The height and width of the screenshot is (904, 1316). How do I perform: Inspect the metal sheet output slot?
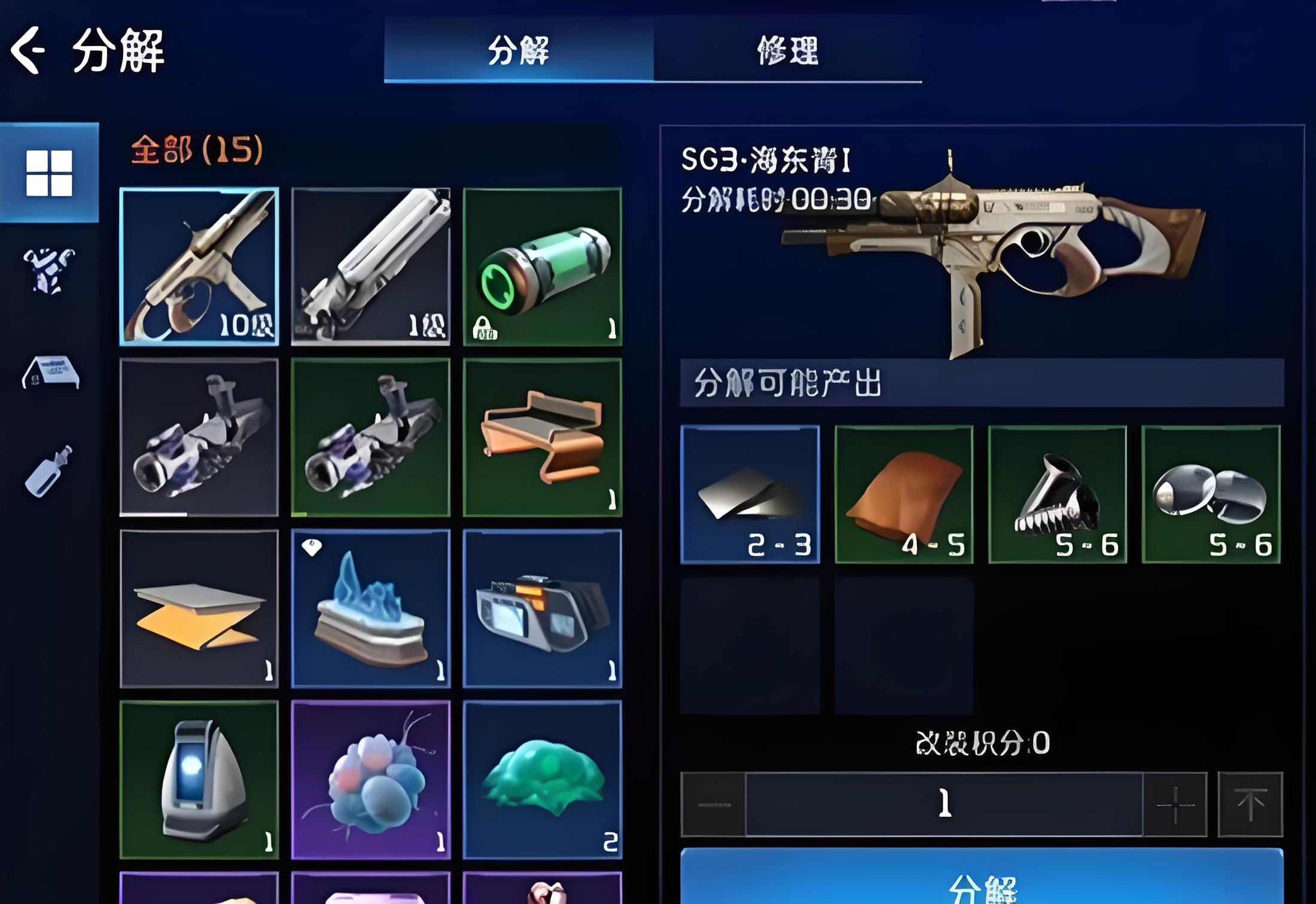coord(750,494)
